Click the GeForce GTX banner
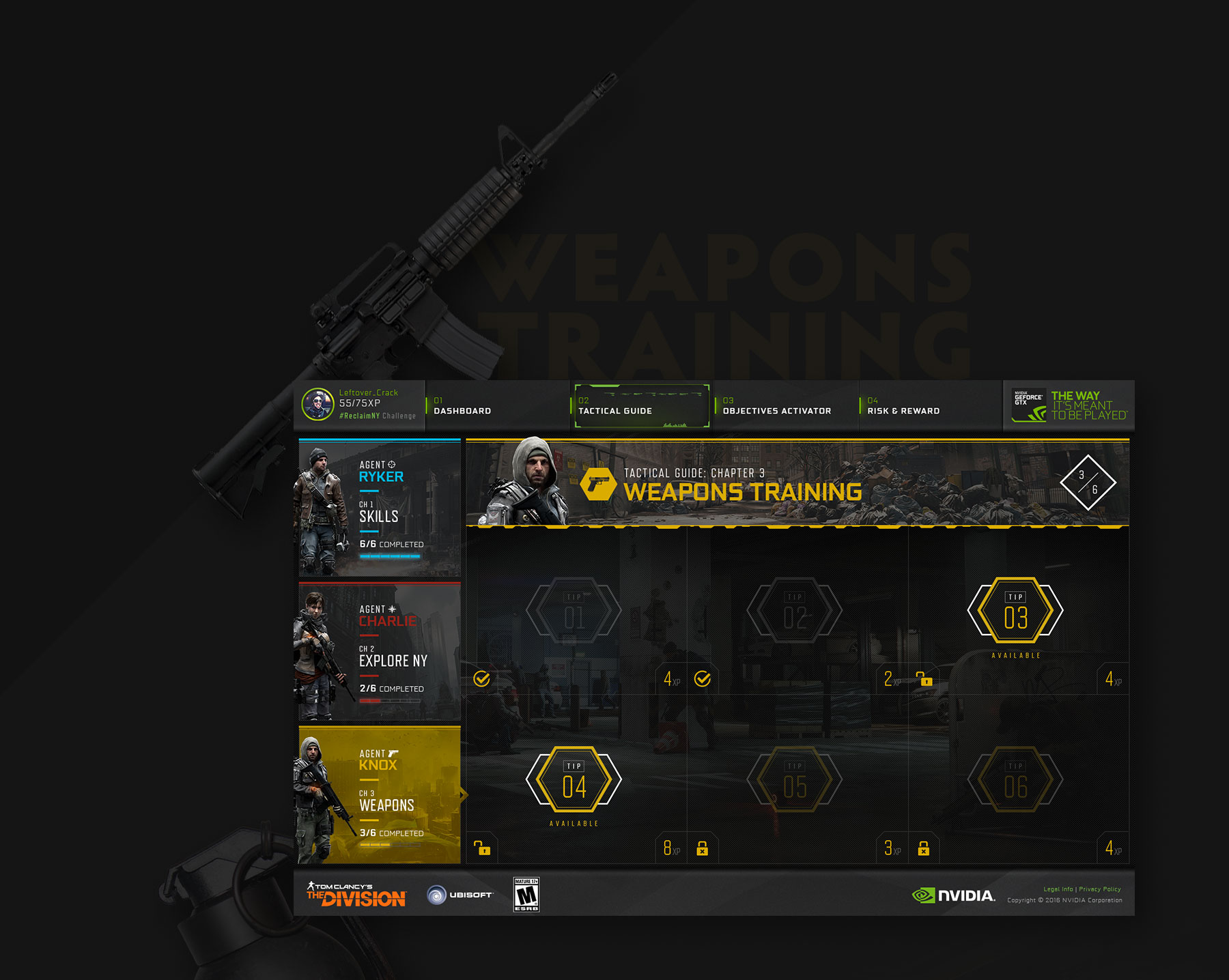 pos(1069,405)
